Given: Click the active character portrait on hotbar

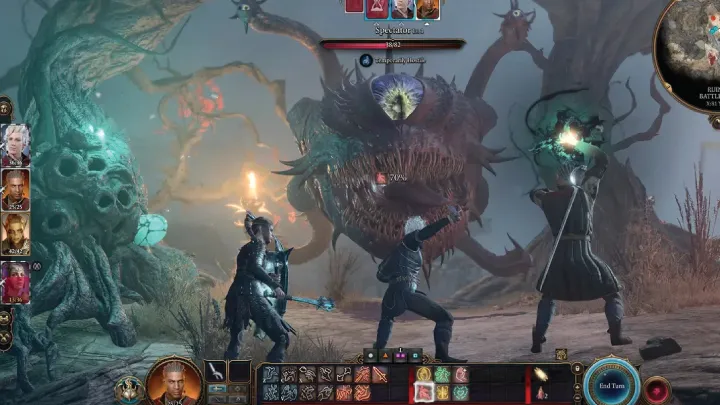Looking at the screenshot, I should click(x=173, y=382).
